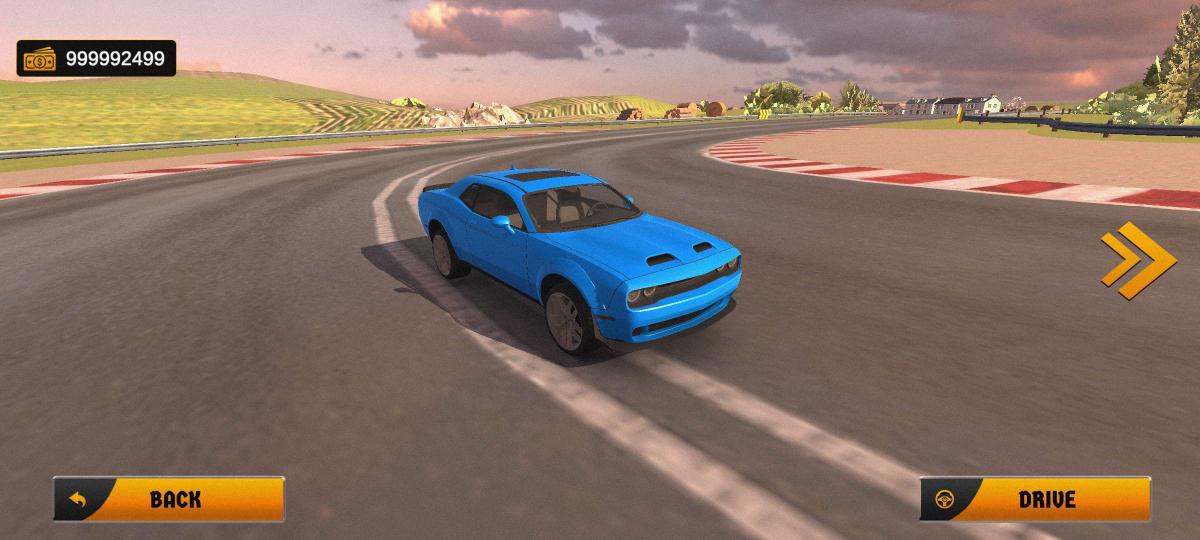This screenshot has height=540, width=1200.
Task: Go back using the BACK button
Action: coord(168,499)
